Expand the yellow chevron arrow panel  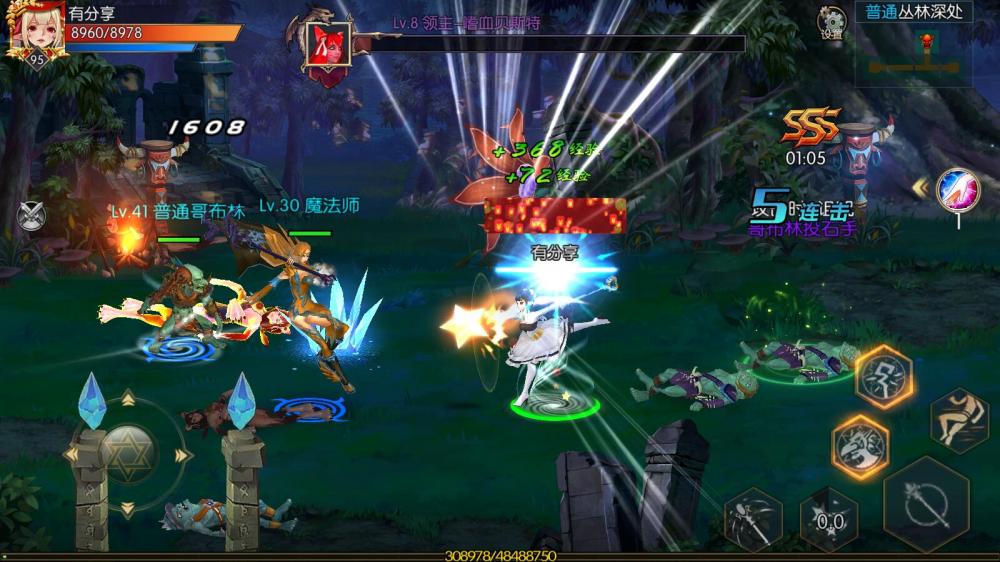(920, 186)
